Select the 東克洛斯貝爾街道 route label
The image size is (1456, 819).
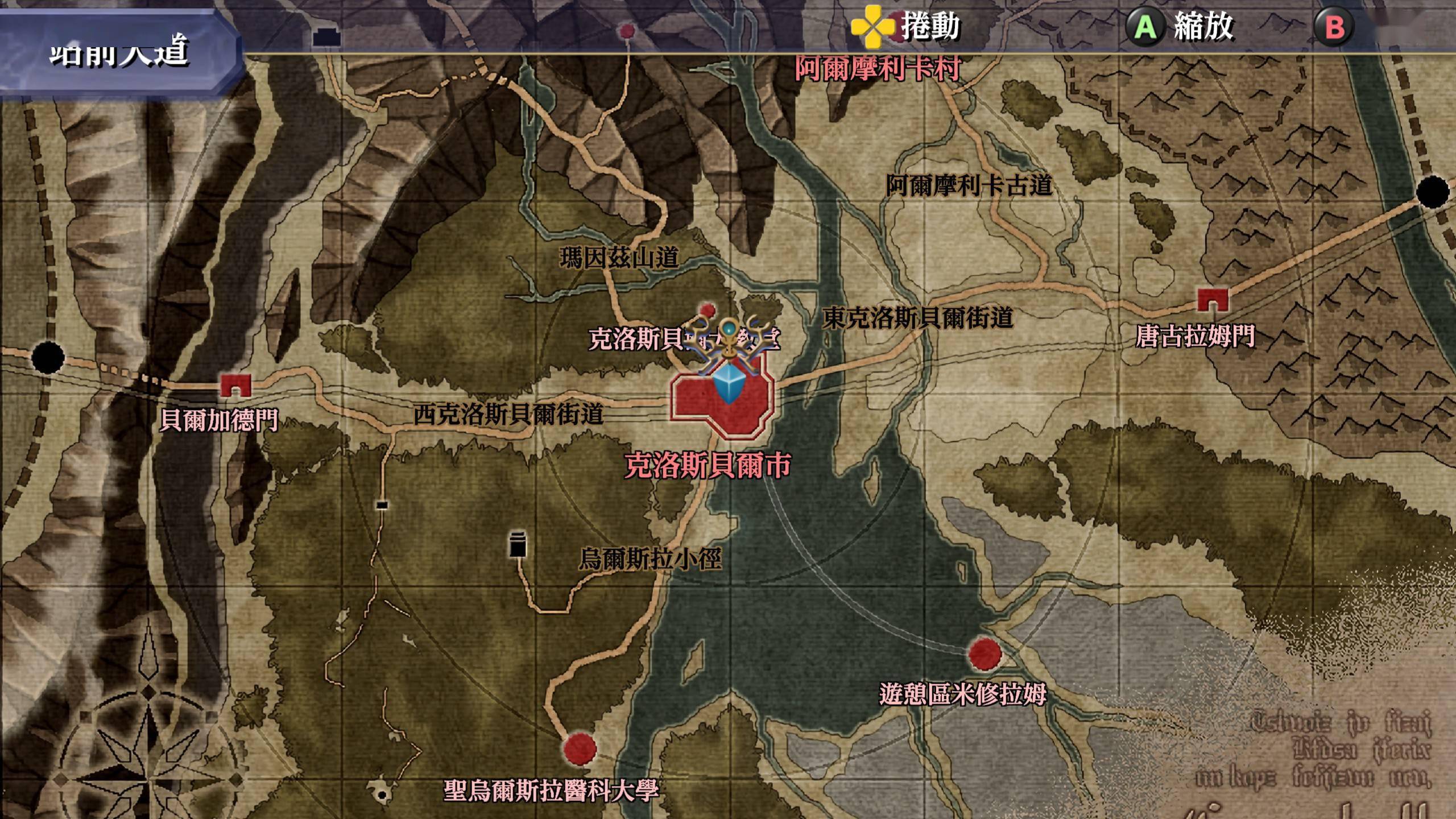tap(918, 318)
